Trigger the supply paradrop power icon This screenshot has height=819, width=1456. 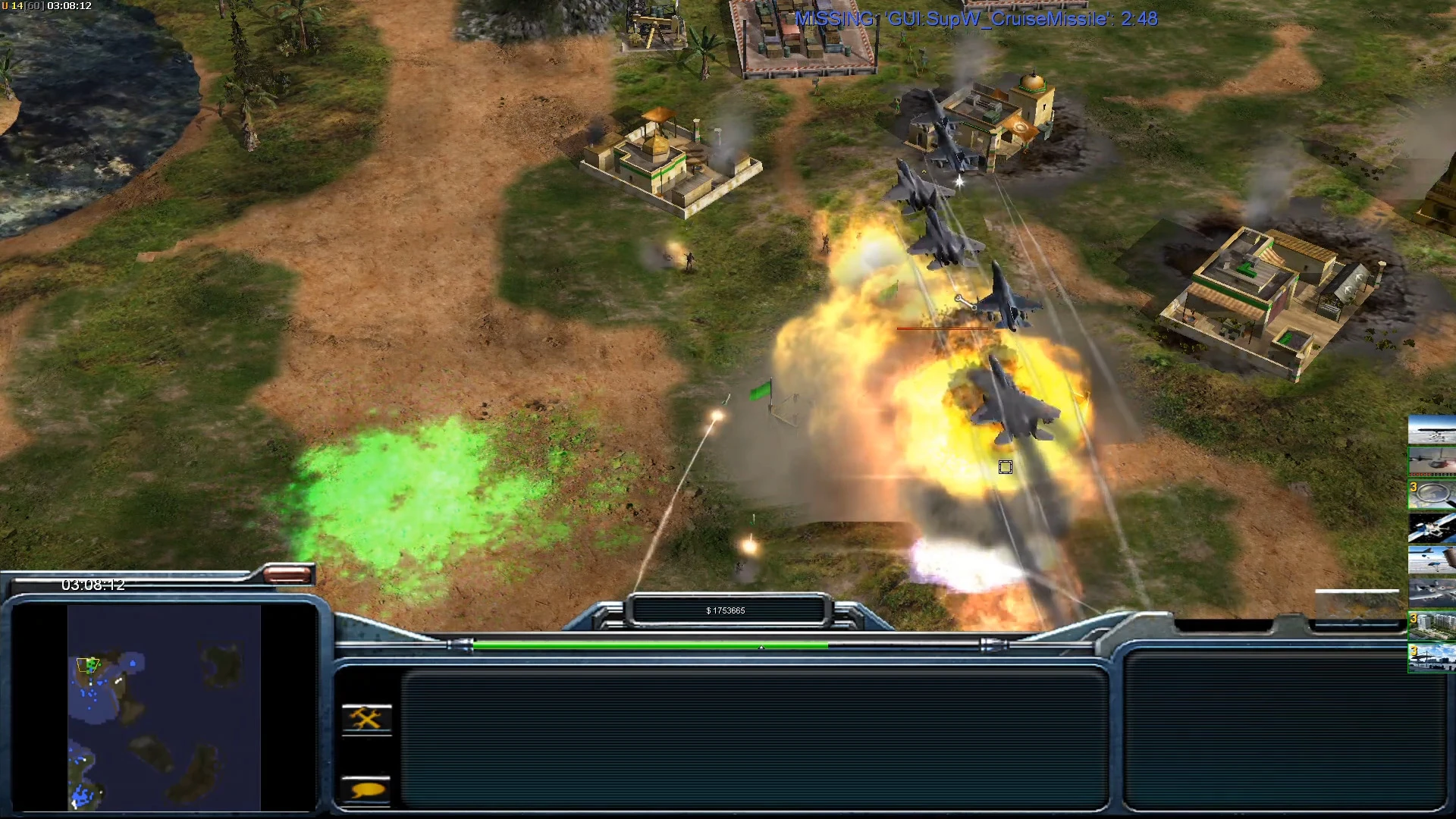click(x=1432, y=561)
